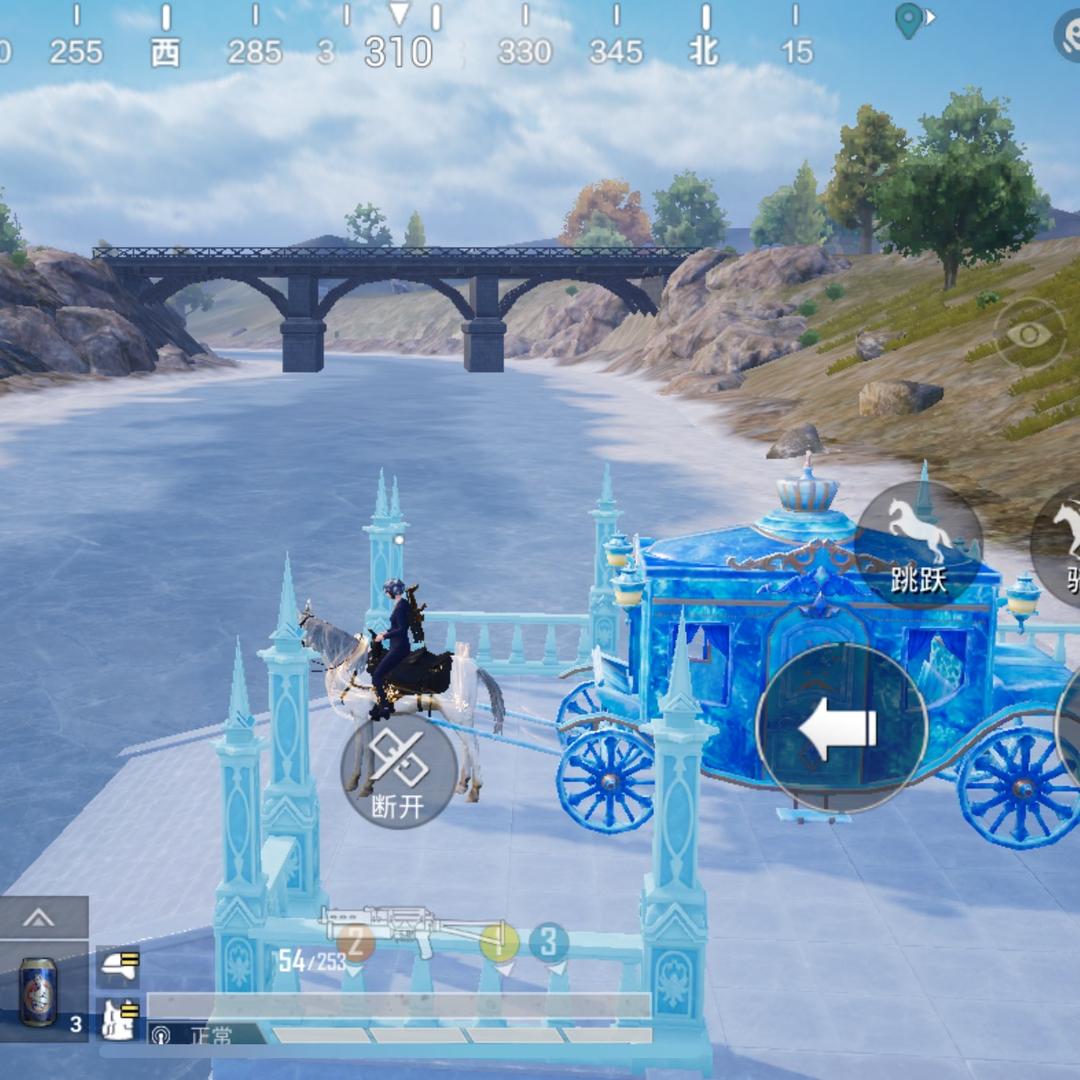Tap the teal location pin marker
This screenshot has width=1080, height=1080.
(908, 20)
